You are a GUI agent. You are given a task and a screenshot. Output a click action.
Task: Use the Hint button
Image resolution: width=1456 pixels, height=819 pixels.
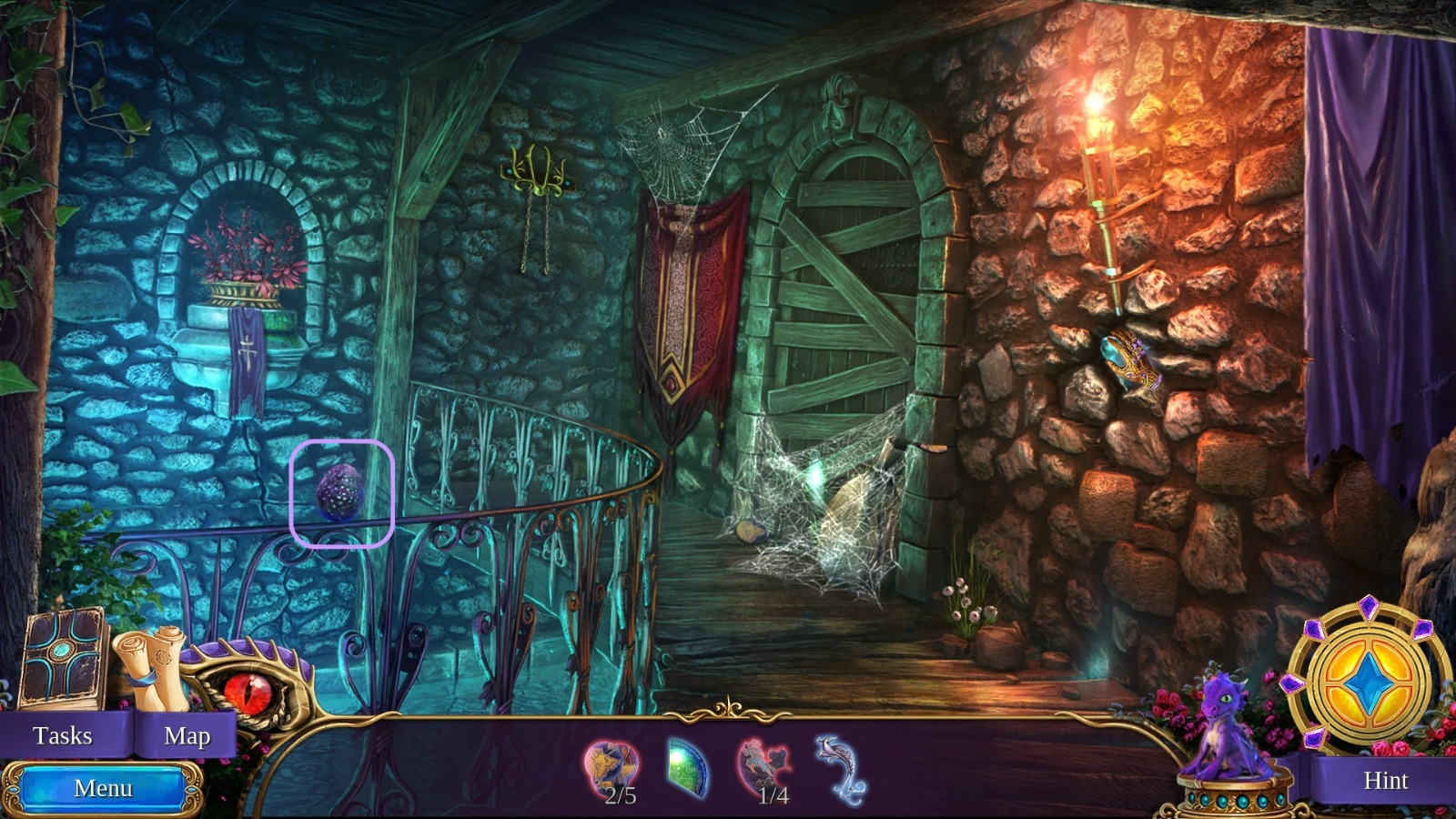point(1384,780)
